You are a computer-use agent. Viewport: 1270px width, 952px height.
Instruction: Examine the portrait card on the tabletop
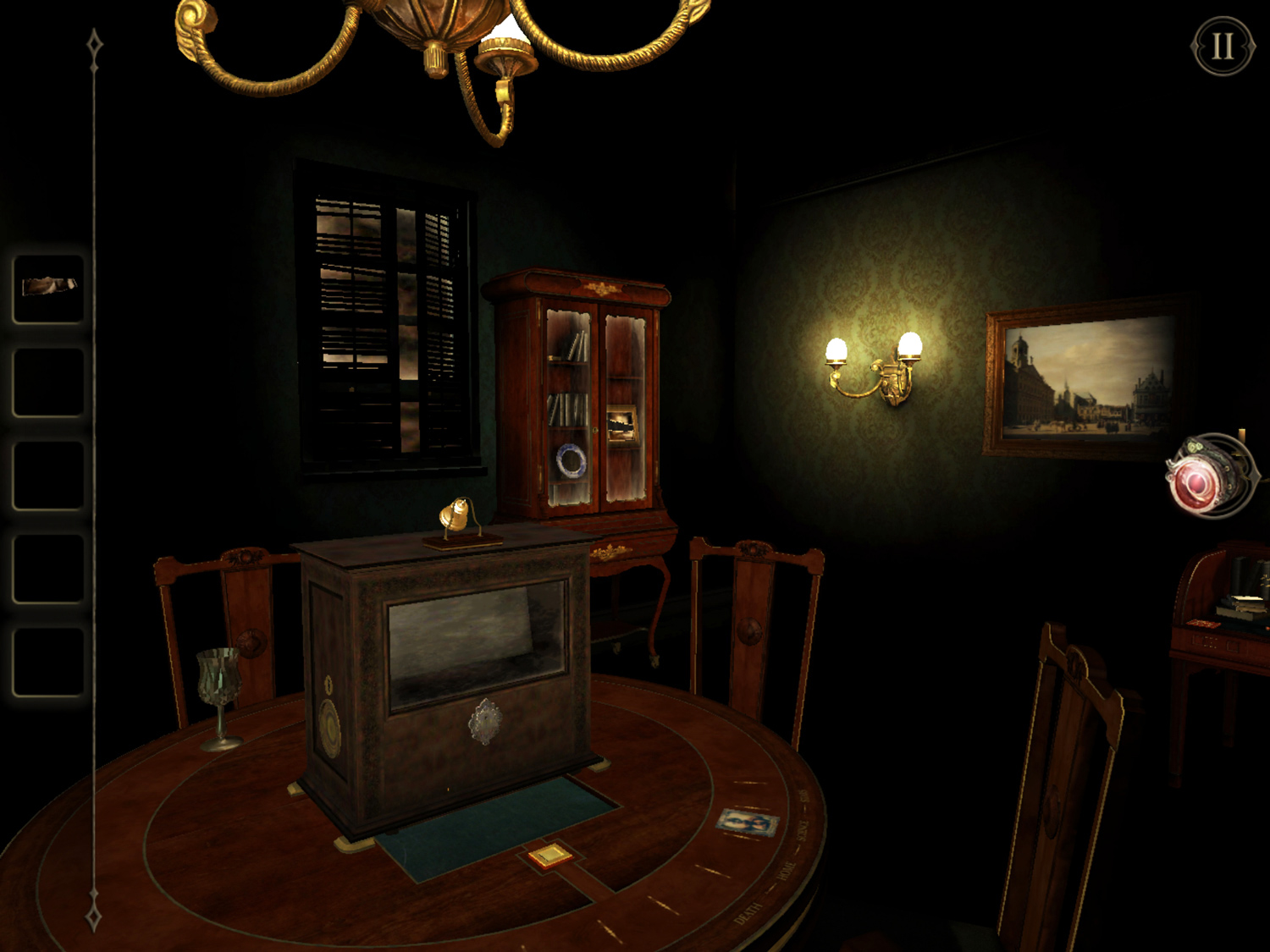(743, 820)
